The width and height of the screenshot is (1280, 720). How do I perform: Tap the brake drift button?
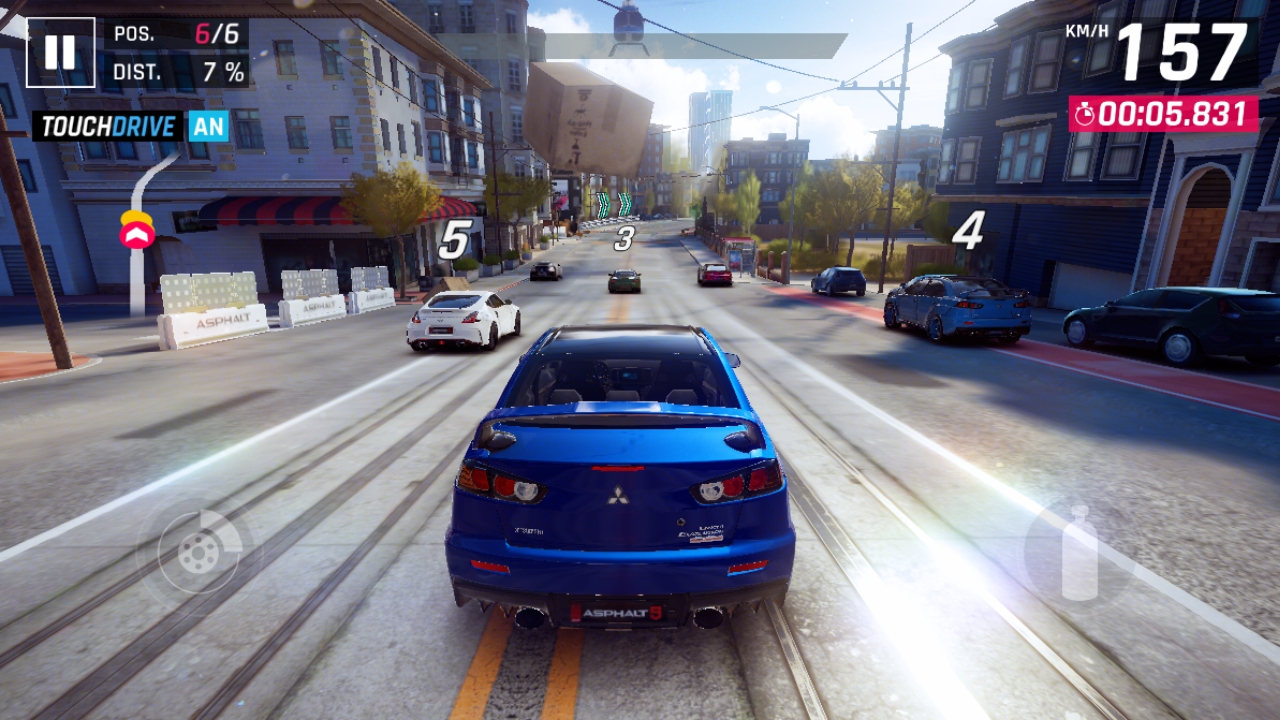tap(198, 551)
